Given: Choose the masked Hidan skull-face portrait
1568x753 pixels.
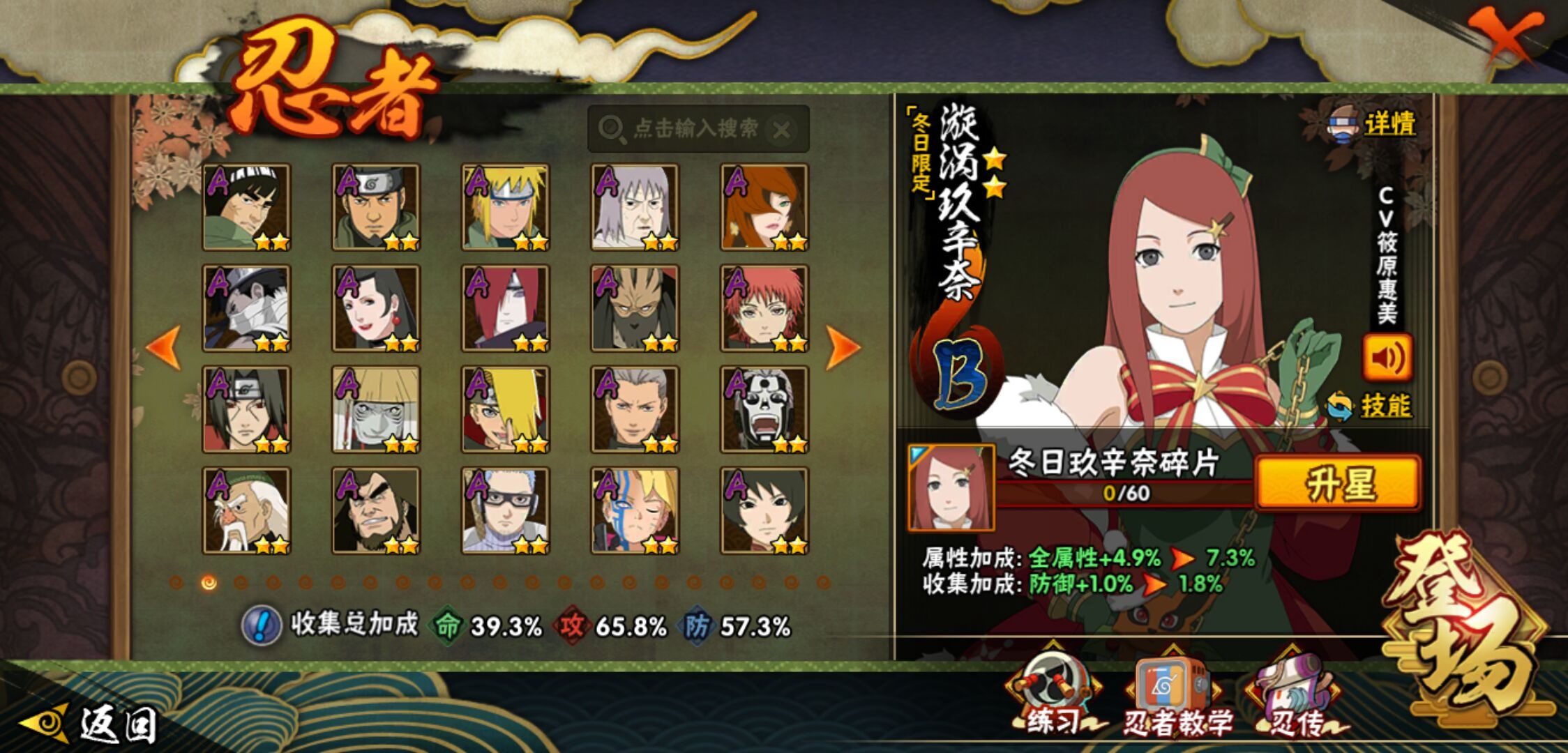Looking at the screenshot, I should click(x=764, y=409).
